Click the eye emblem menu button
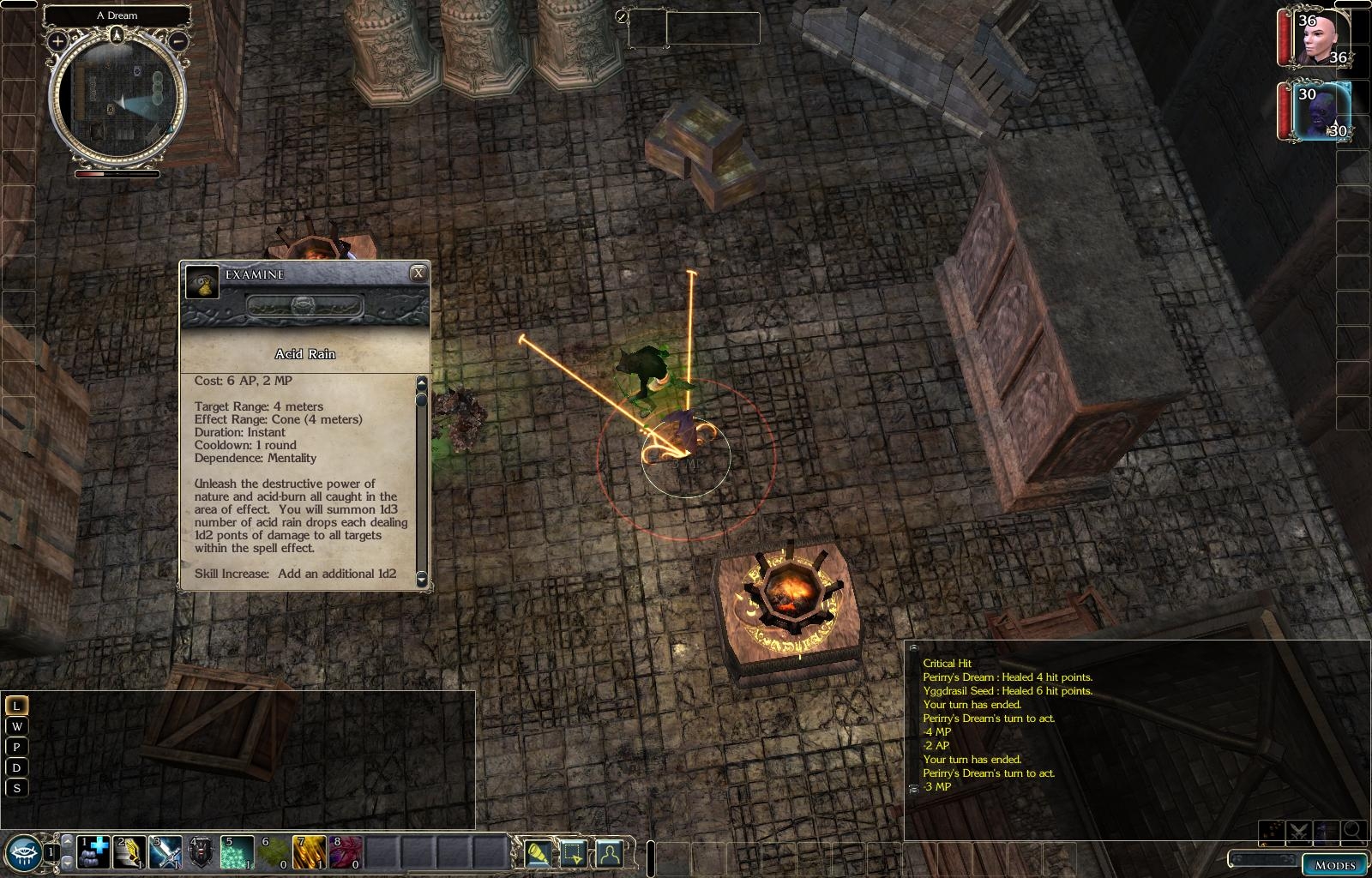The image size is (1372, 878). [x=23, y=852]
